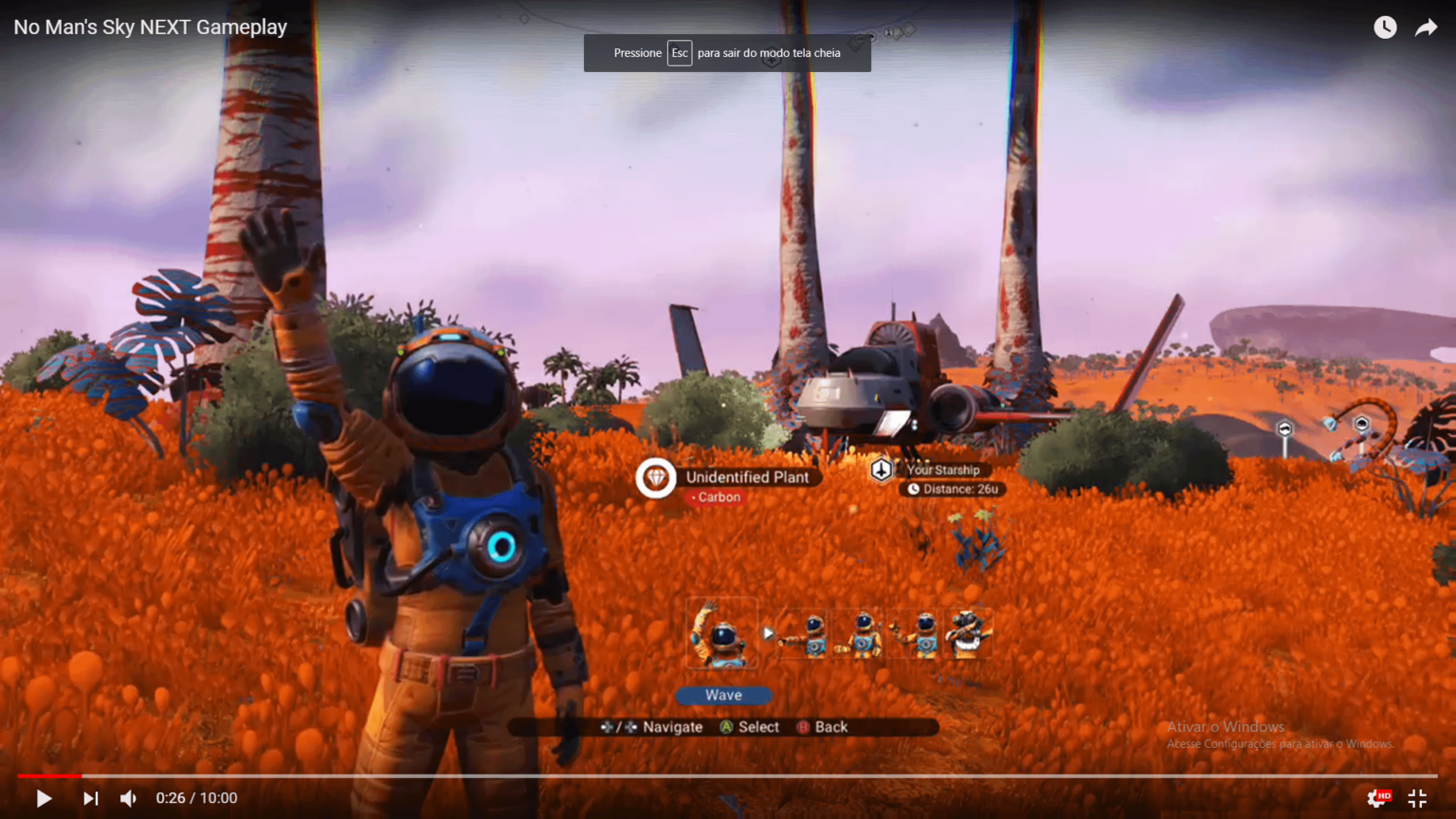The height and width of the screenshot is (819, 1456).
Task: Click the Your Starship waypoint marker
Action: click(x=883, y=469)
